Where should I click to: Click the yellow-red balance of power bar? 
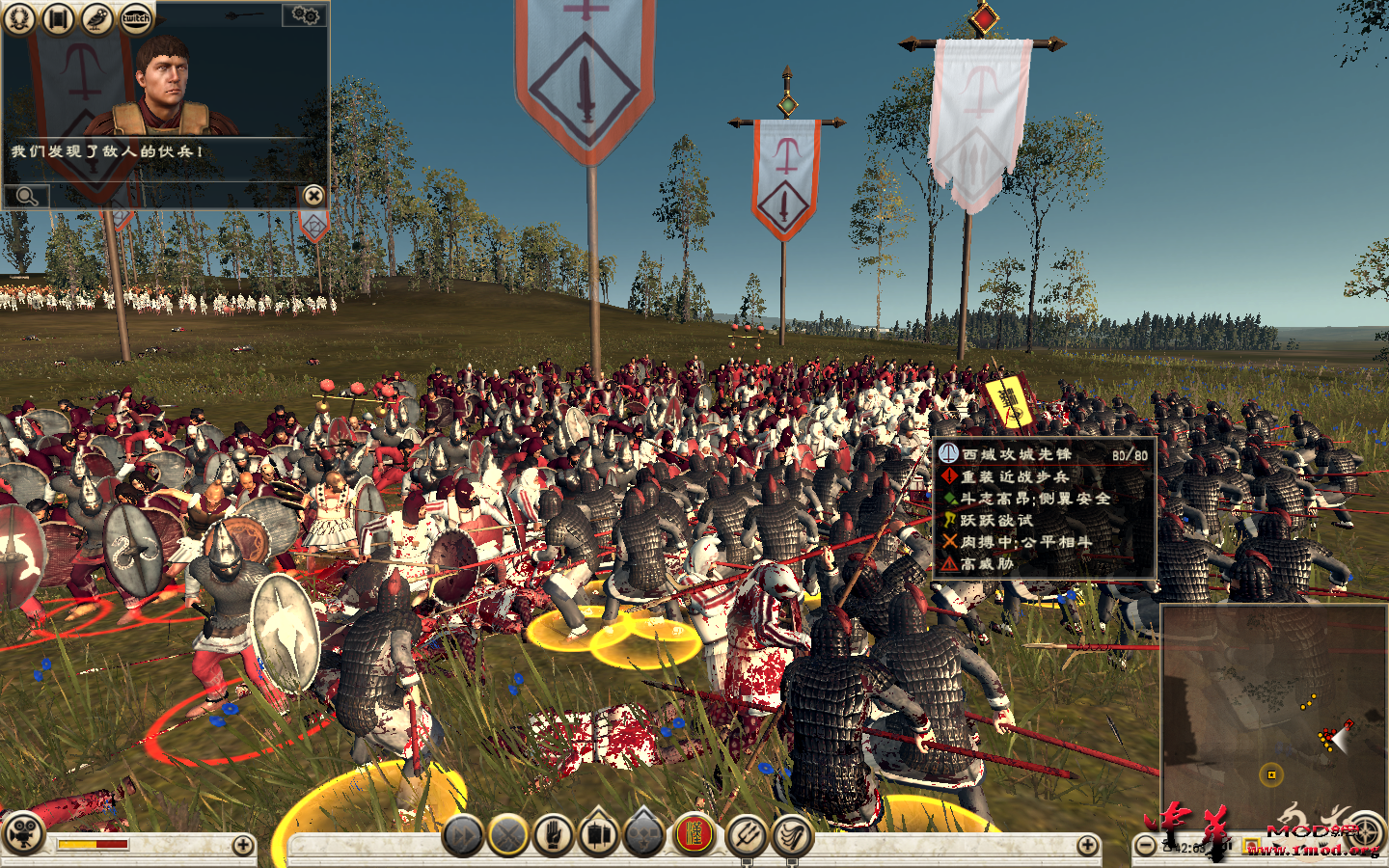point(92,843)
